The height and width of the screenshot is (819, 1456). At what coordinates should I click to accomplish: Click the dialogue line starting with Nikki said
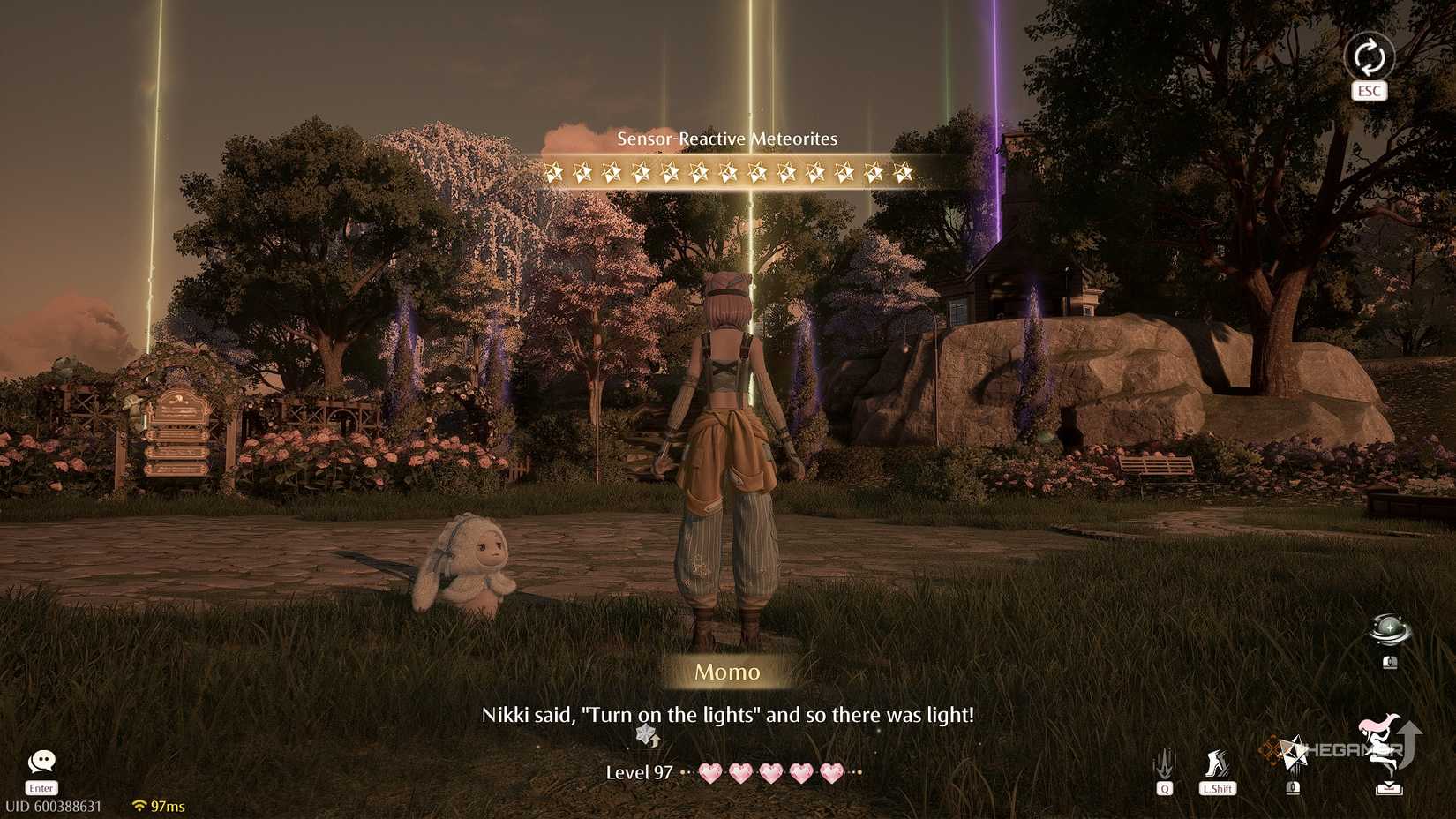pos(728,716)
